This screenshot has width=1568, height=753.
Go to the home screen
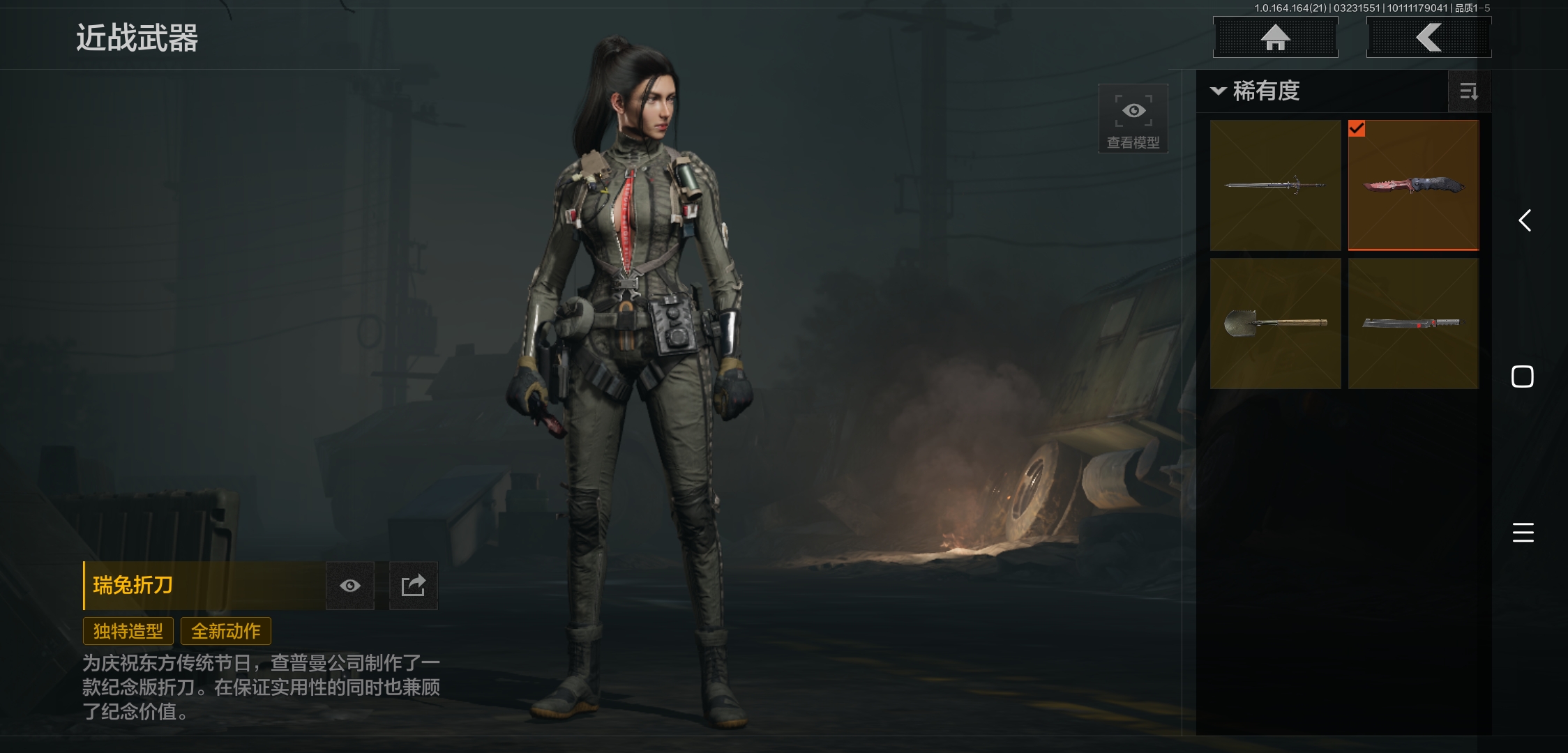coord(1275,38)
